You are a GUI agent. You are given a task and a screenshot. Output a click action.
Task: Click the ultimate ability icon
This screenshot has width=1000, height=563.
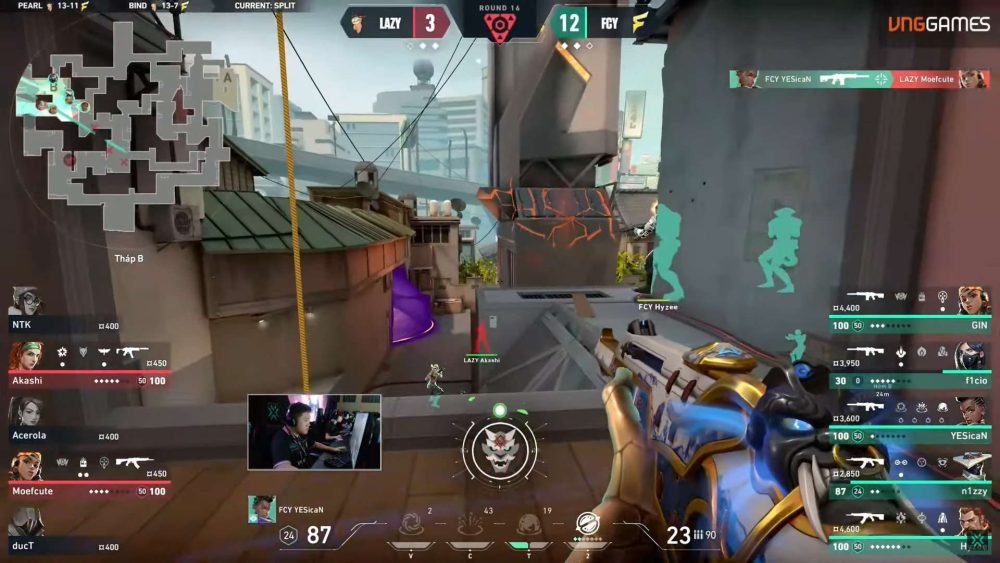[587, 524]
